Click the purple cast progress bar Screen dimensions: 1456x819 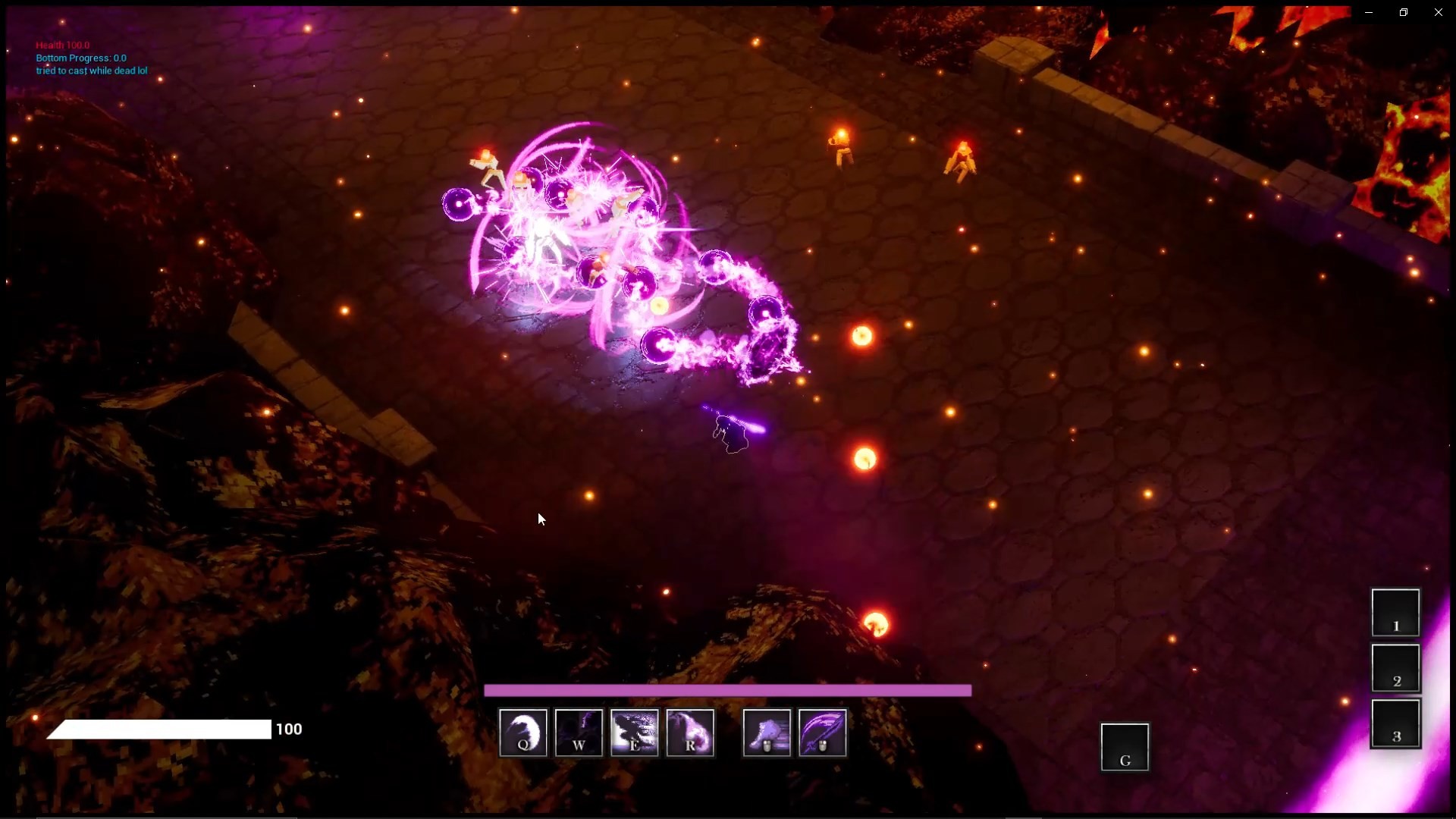pyautogui.click(x=728, y=690)
